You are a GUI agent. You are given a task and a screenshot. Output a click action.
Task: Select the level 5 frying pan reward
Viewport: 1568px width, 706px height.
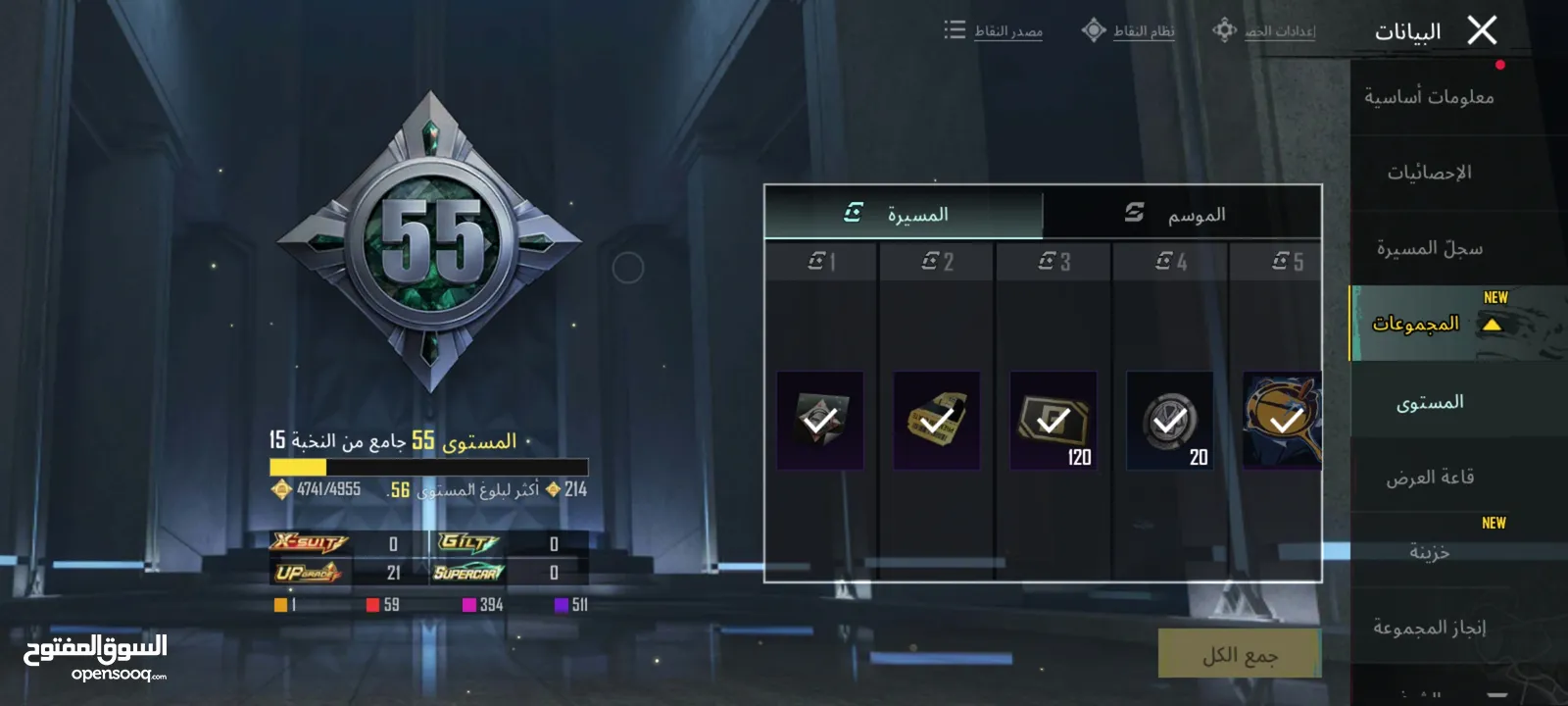[1282, 420]
